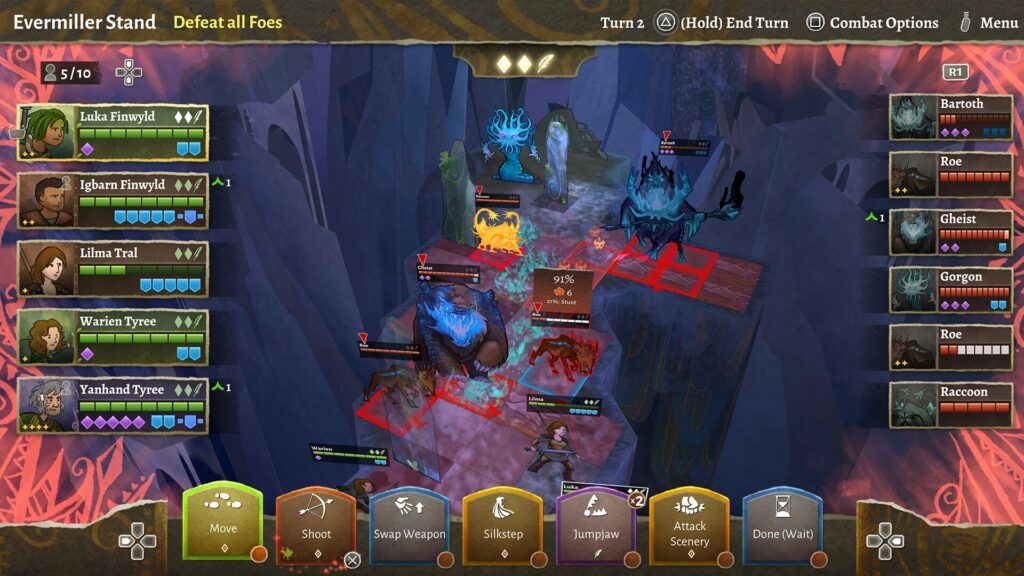Select Igbarn Finwyld's party panel
Viewport: 1024px width, 576px height.
113,201
